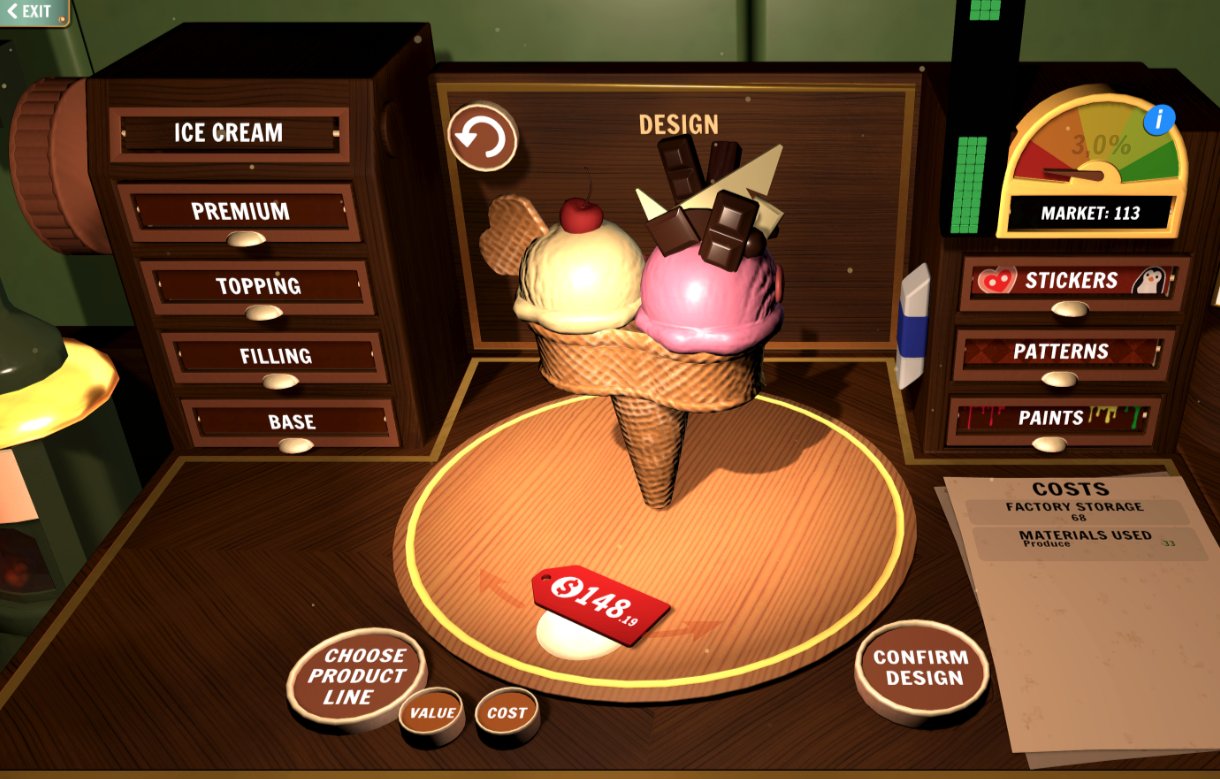Open the Filling drawer
The width and height of the screenshot is (1220, 779).
275,357
